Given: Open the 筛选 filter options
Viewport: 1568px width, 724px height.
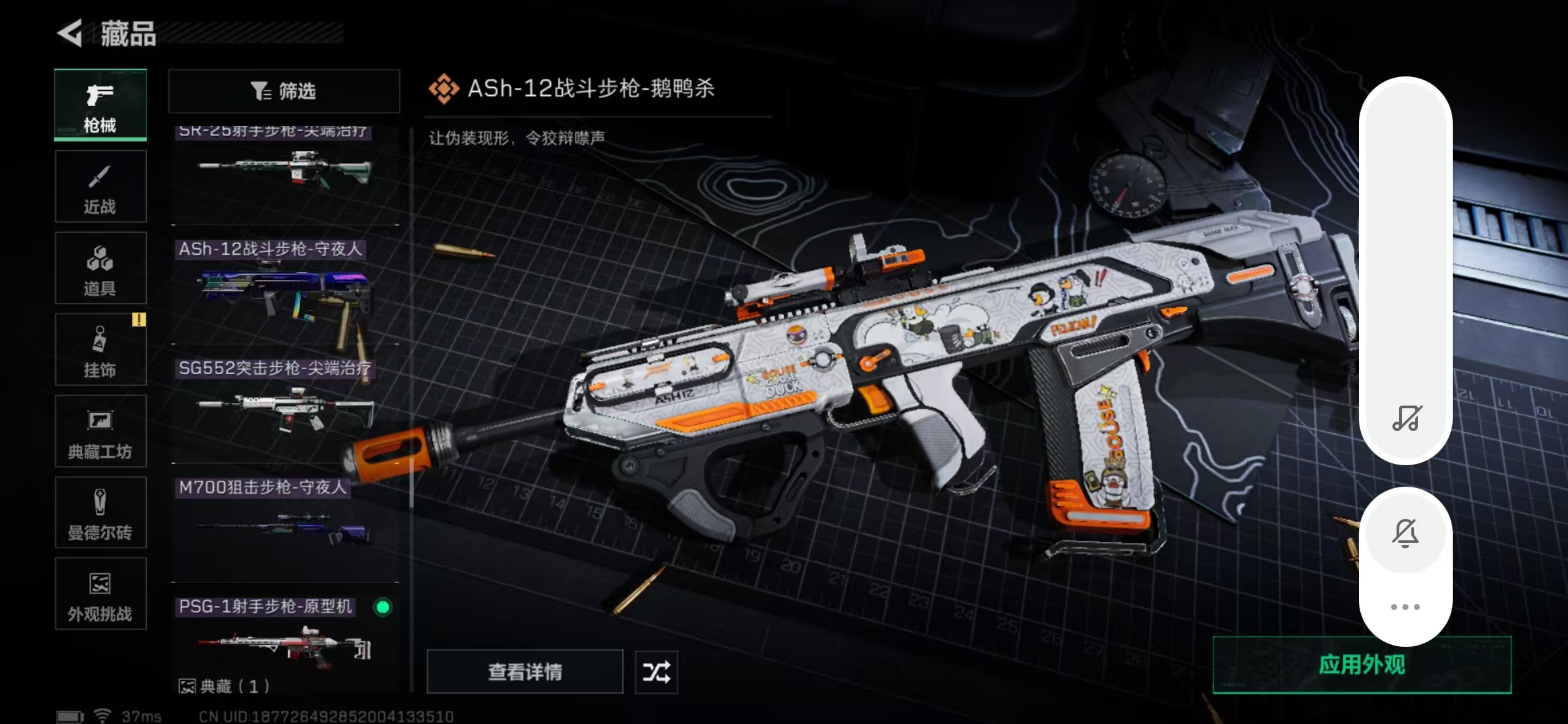Looking at the screenshot, I should pyautogui.click(x=283, y=91).
